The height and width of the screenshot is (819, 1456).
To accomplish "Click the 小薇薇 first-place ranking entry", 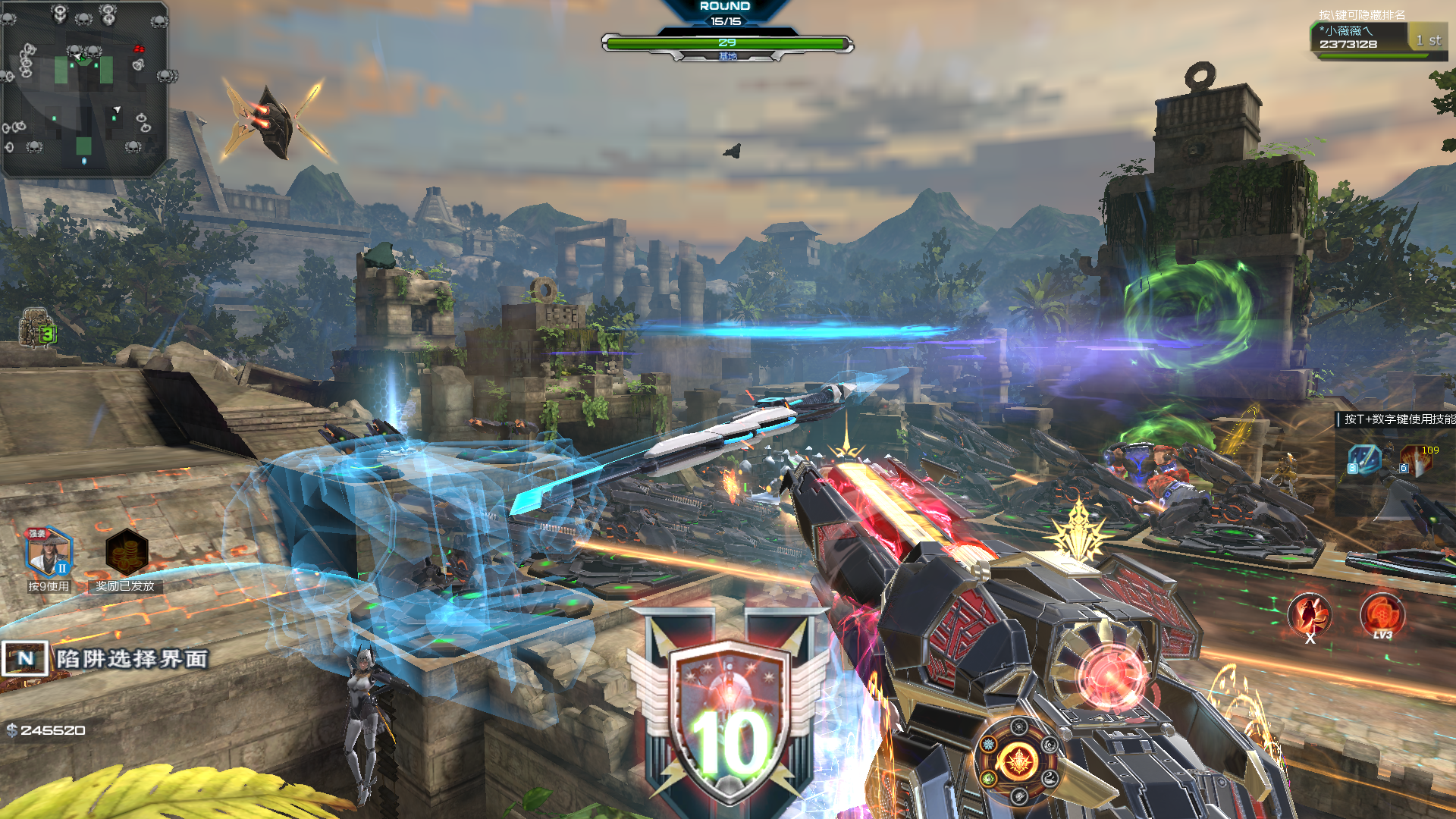I will (x=1378, y=38).
